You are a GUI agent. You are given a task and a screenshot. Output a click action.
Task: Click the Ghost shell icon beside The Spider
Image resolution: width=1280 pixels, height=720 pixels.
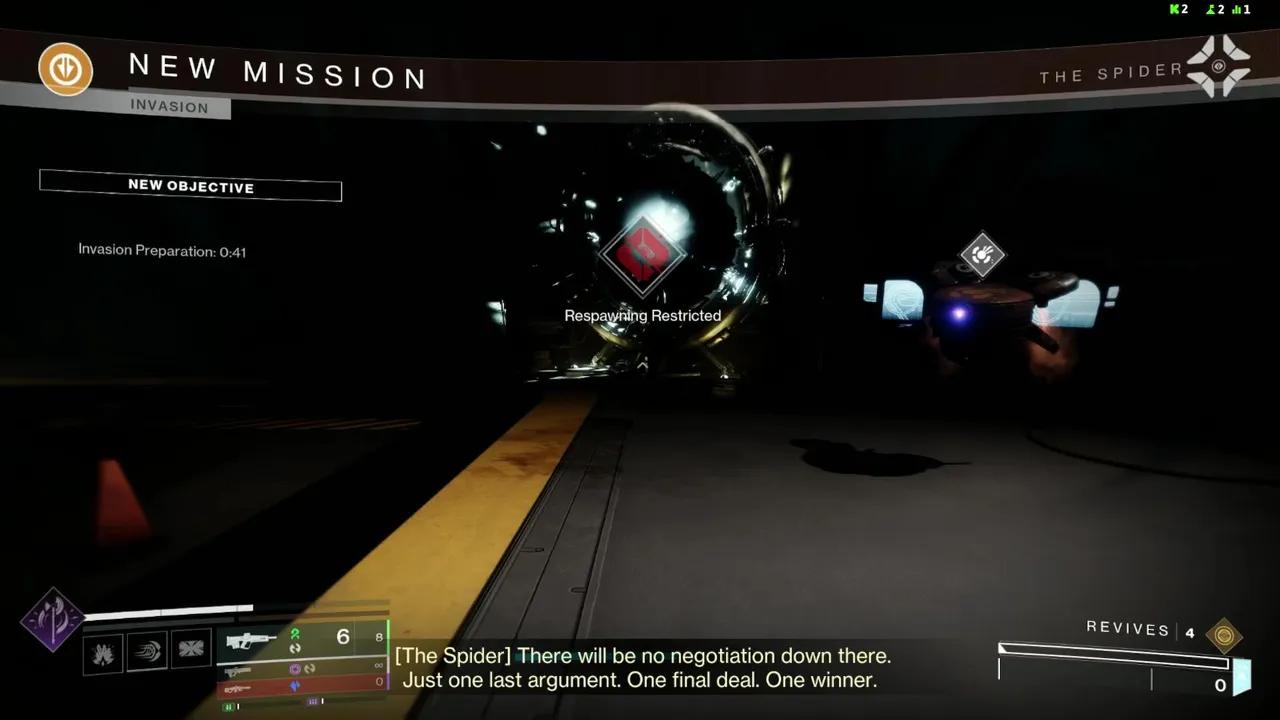(x=1218, y=67)
